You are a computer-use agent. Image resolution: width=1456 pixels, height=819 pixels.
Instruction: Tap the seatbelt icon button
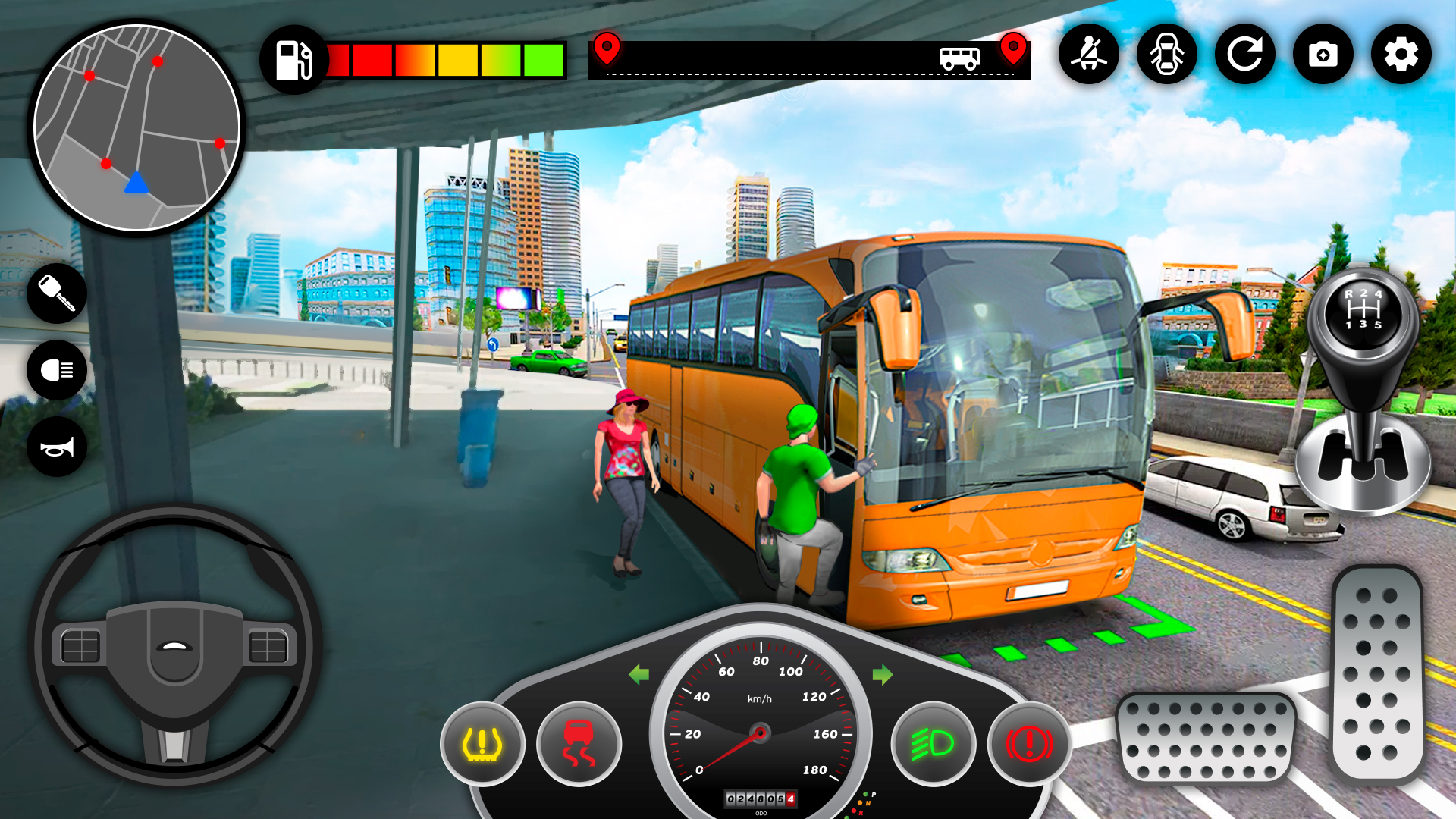tap(1089, 54)
